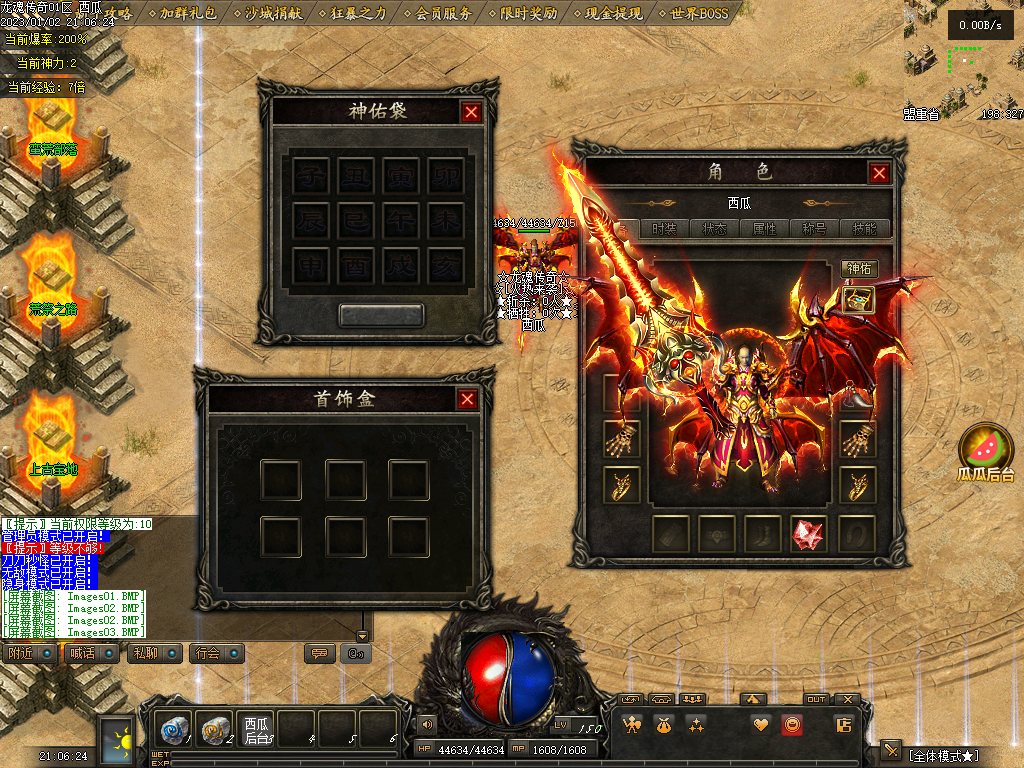Close the 首饰盒 jewelry box window
The width and height of the screenshot is (1024, 768).
[467, 400]
